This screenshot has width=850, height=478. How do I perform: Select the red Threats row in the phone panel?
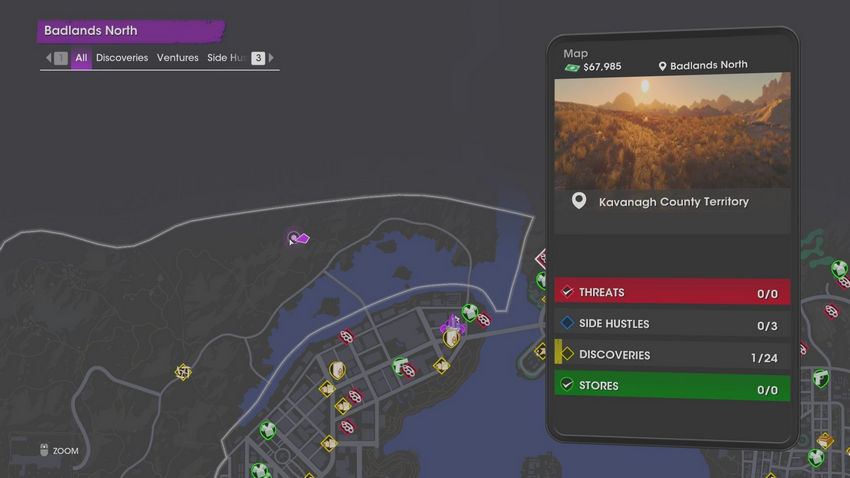pyautogui.click(x=672, y=292)
